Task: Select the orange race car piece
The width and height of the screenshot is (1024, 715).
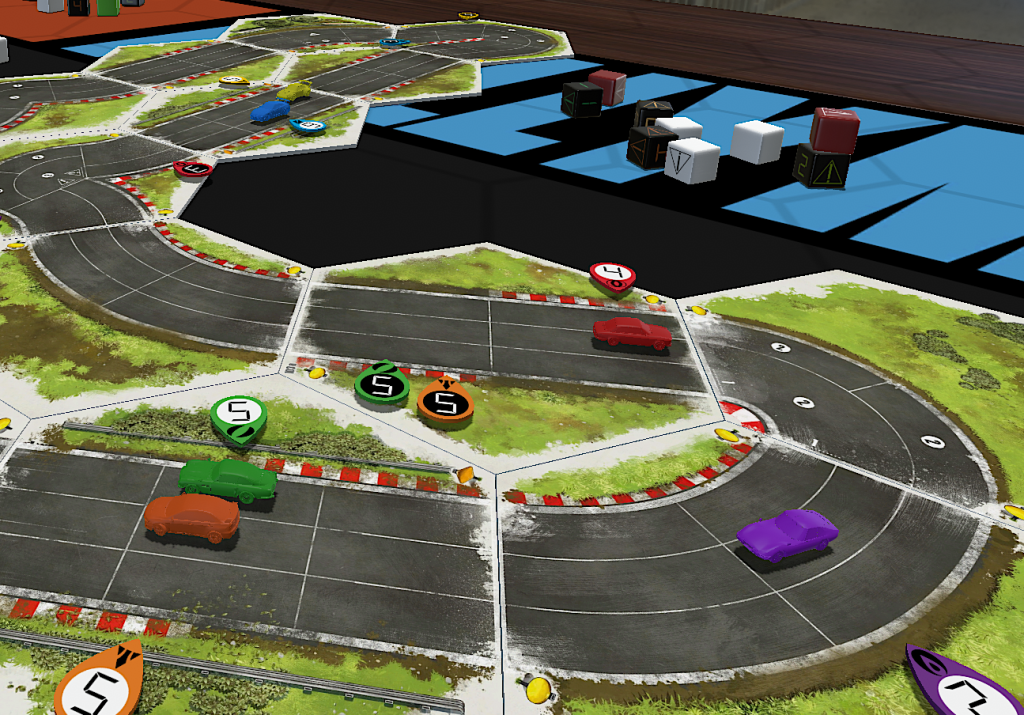Action: 192,517
